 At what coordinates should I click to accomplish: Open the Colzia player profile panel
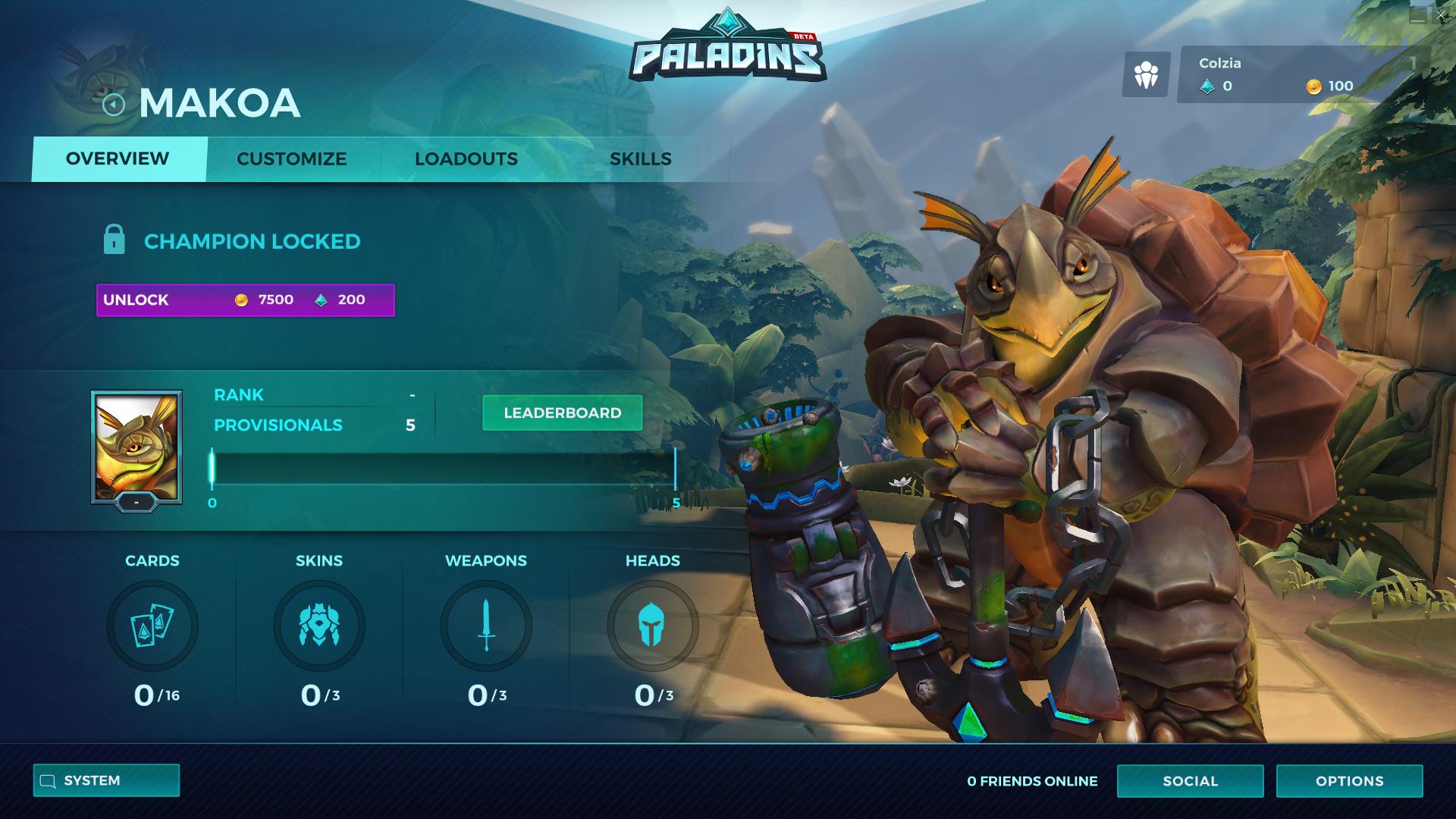coord(1303,74)
